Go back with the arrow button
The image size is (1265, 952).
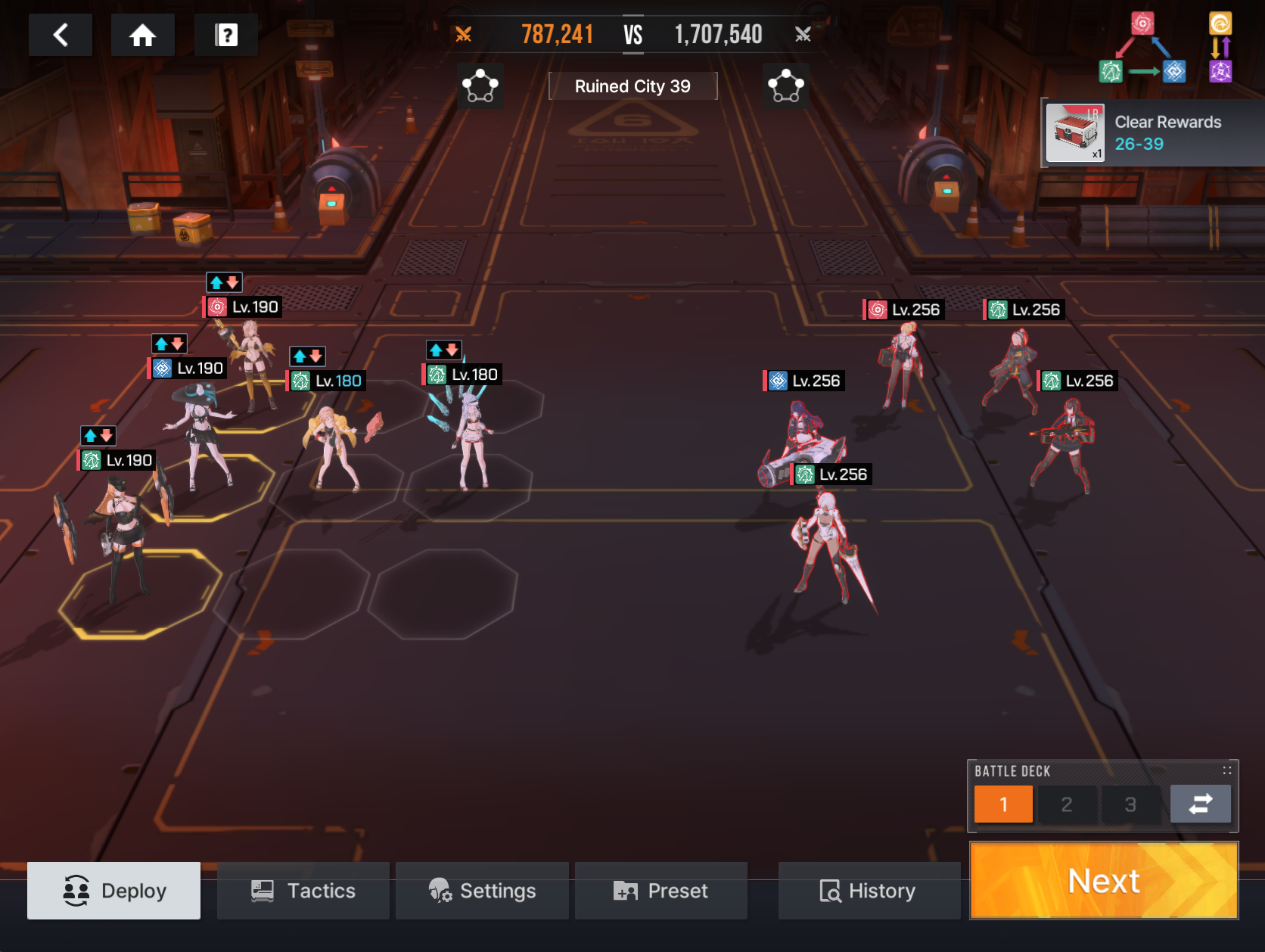click(61, 35)
